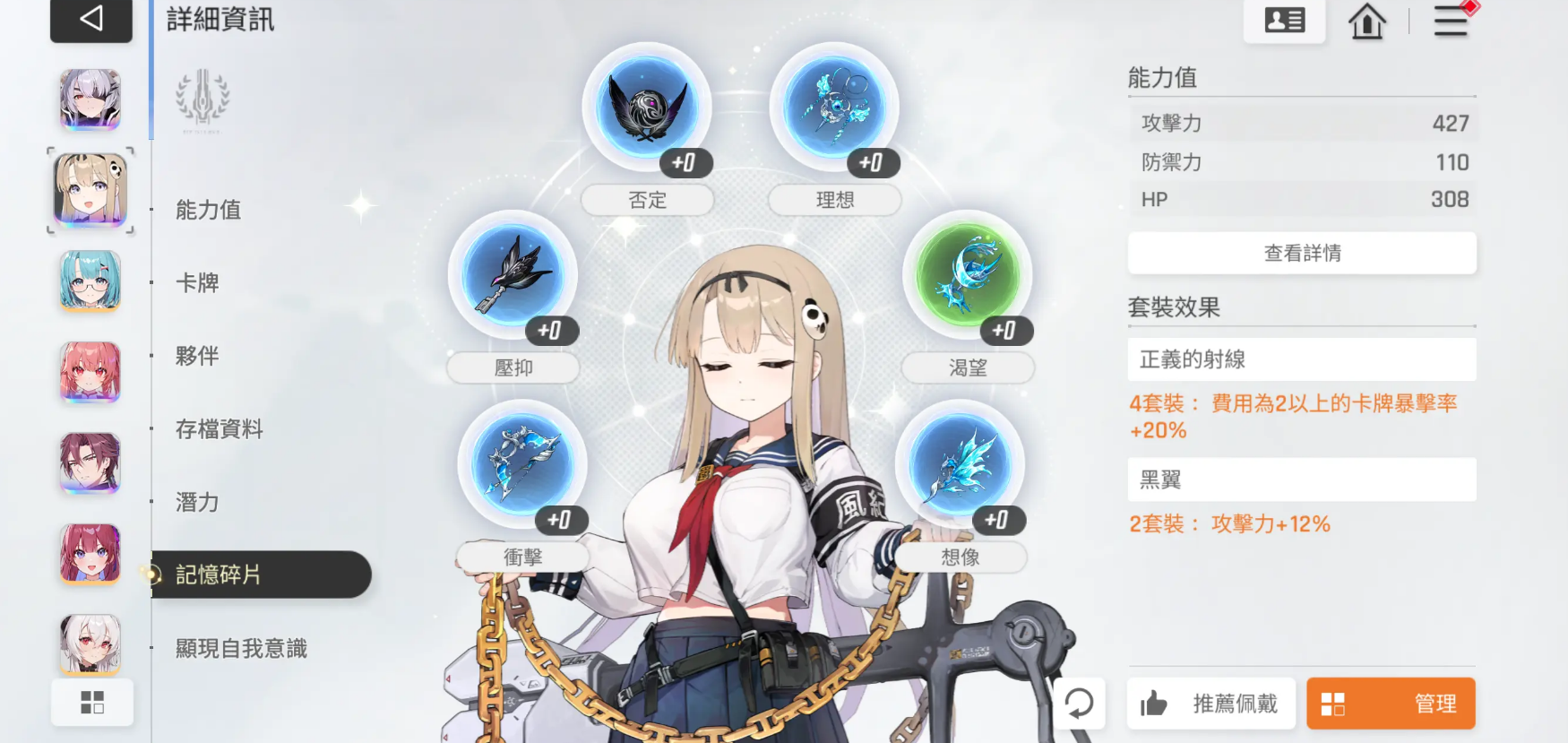1568x743 pixels.
Task: Click the rotate character view icon
Action: tap(1080, 704)
